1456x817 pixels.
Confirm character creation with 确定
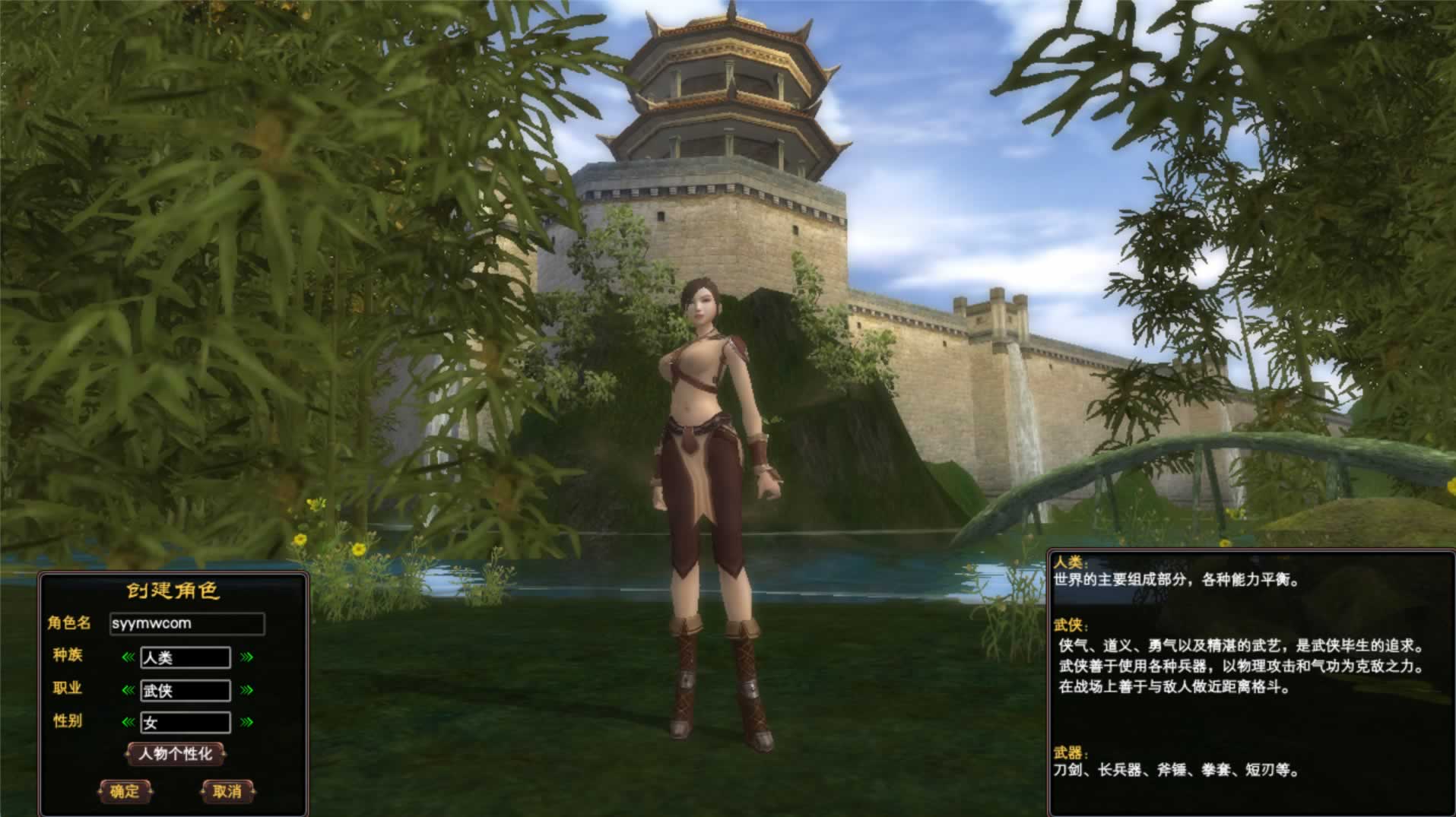[125, 791]
